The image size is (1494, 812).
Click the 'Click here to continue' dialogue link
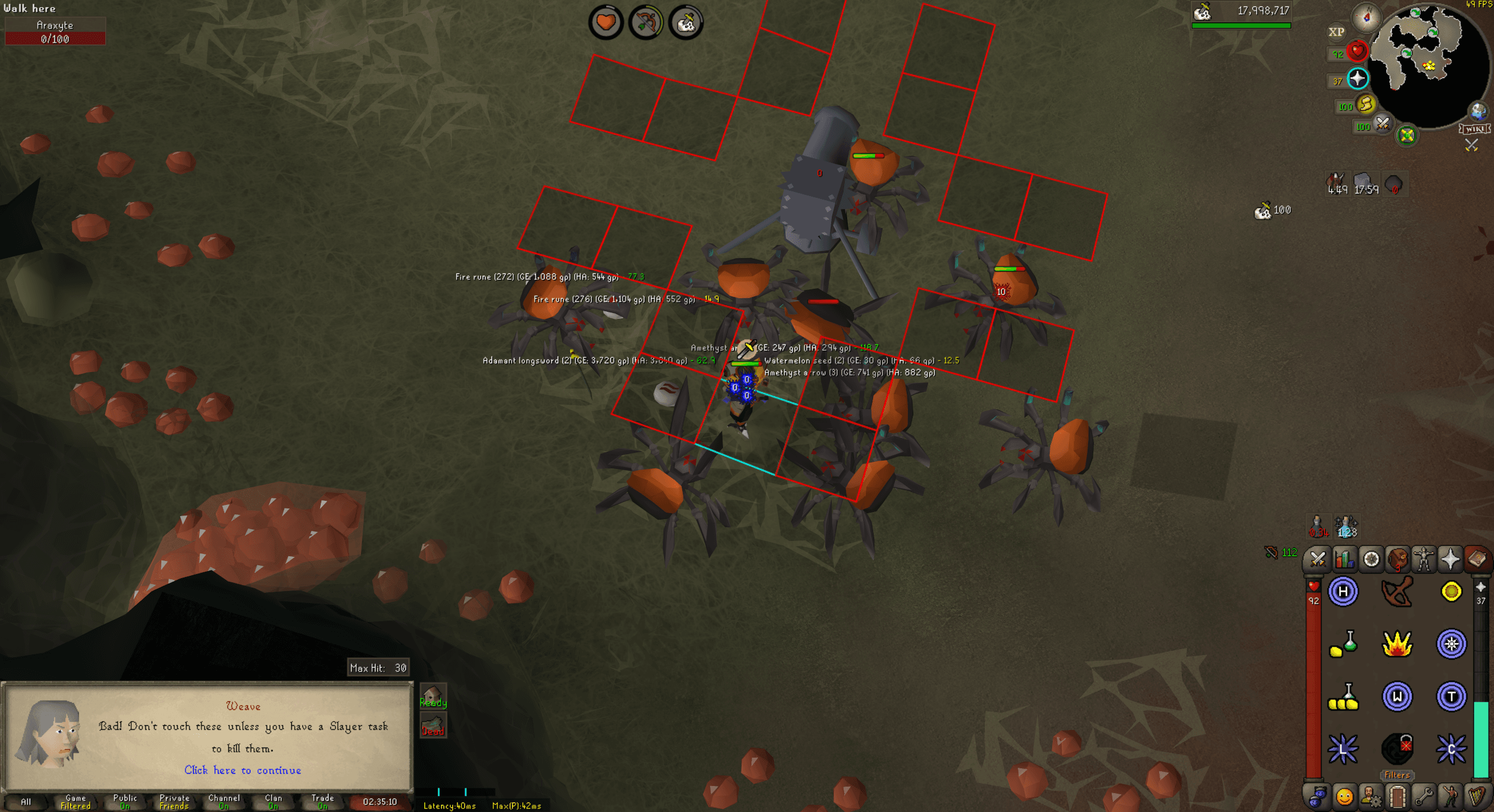click(x=242, y=770)
